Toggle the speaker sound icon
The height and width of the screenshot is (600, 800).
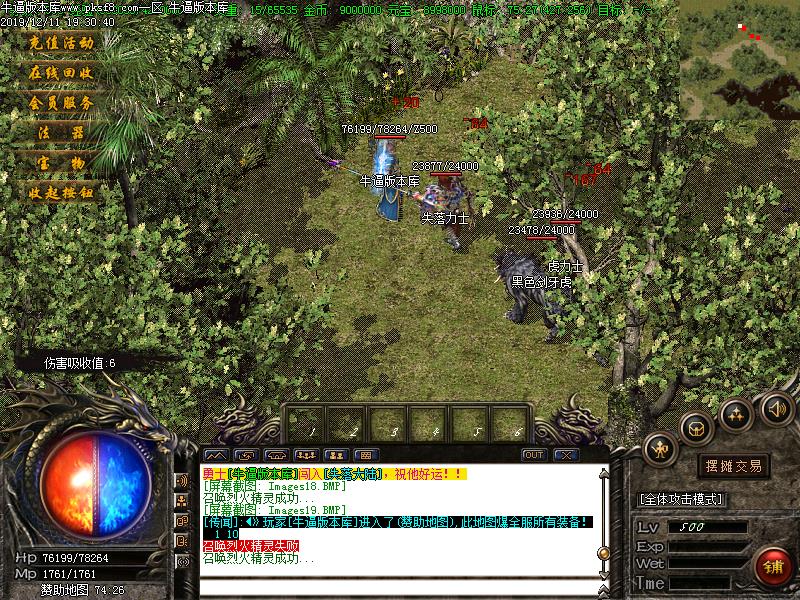pos(777,408)
